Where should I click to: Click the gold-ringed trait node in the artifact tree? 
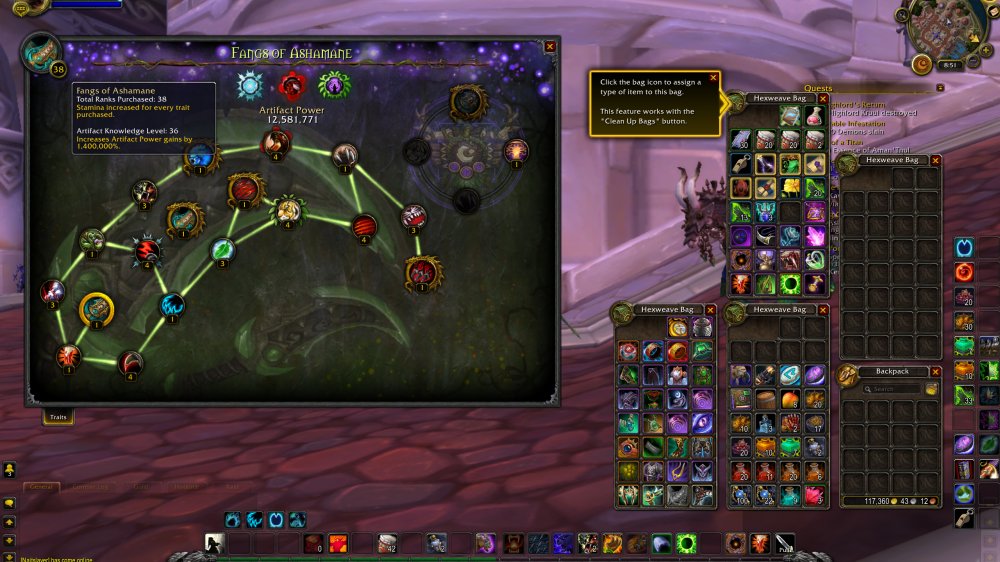pos(96,311)
